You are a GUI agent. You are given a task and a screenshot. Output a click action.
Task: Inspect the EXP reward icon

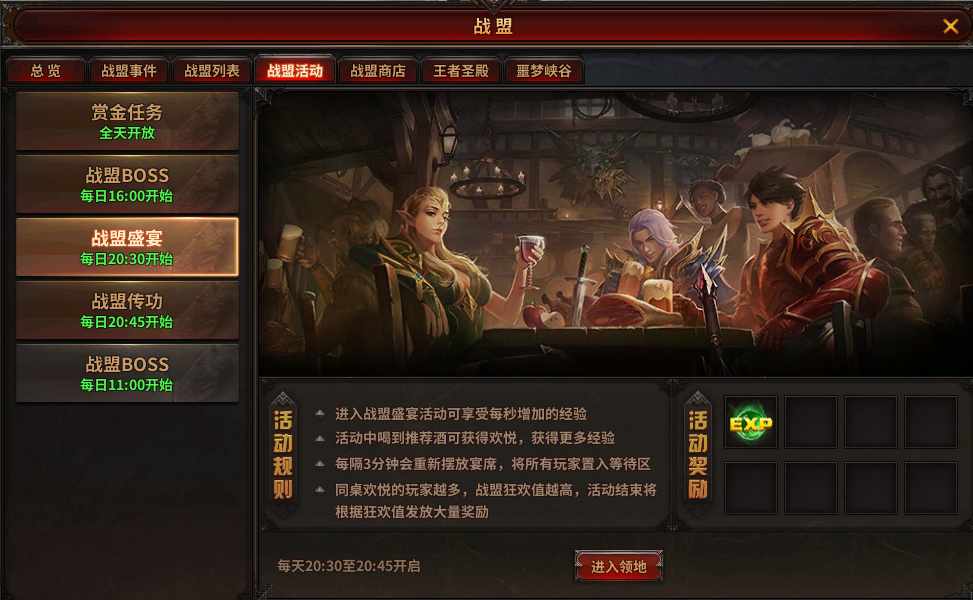click(751, 423)
